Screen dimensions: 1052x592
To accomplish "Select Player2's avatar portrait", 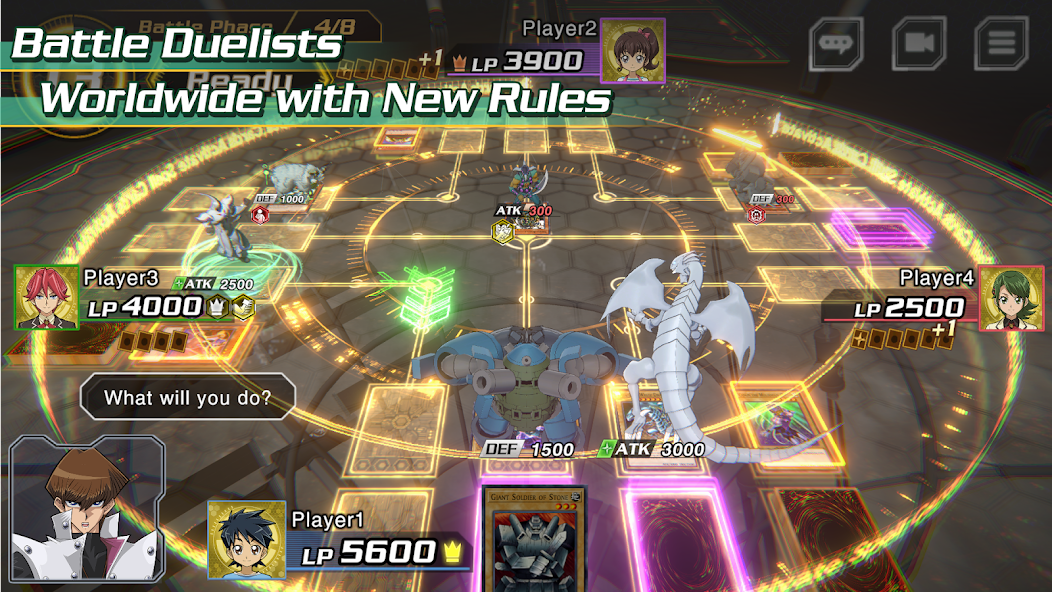I will (x=632, y=49).
